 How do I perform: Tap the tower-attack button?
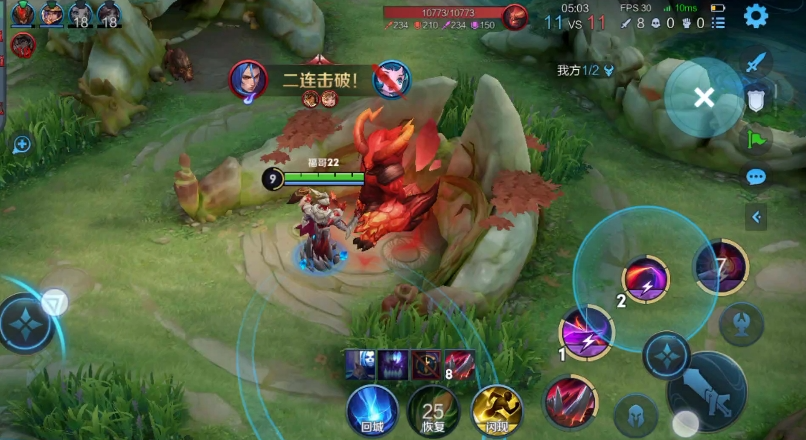click(x=741, y=323)
